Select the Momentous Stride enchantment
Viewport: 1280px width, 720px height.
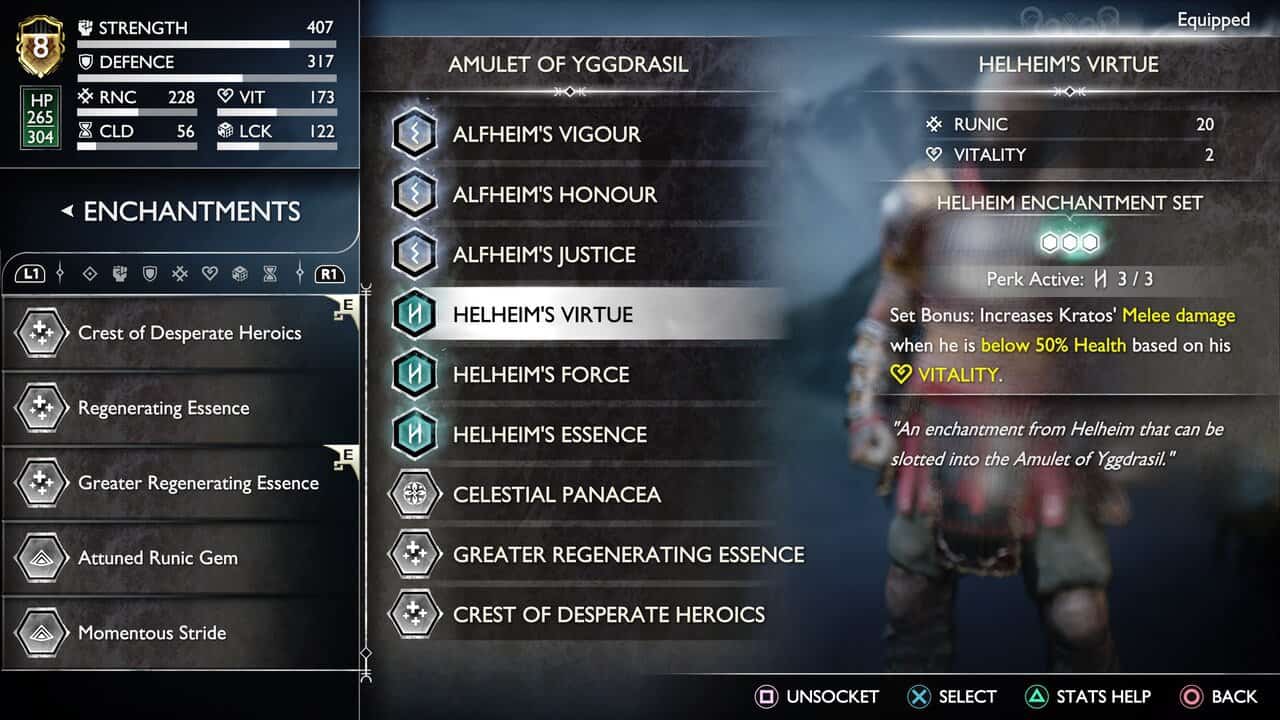pos(152,633)
